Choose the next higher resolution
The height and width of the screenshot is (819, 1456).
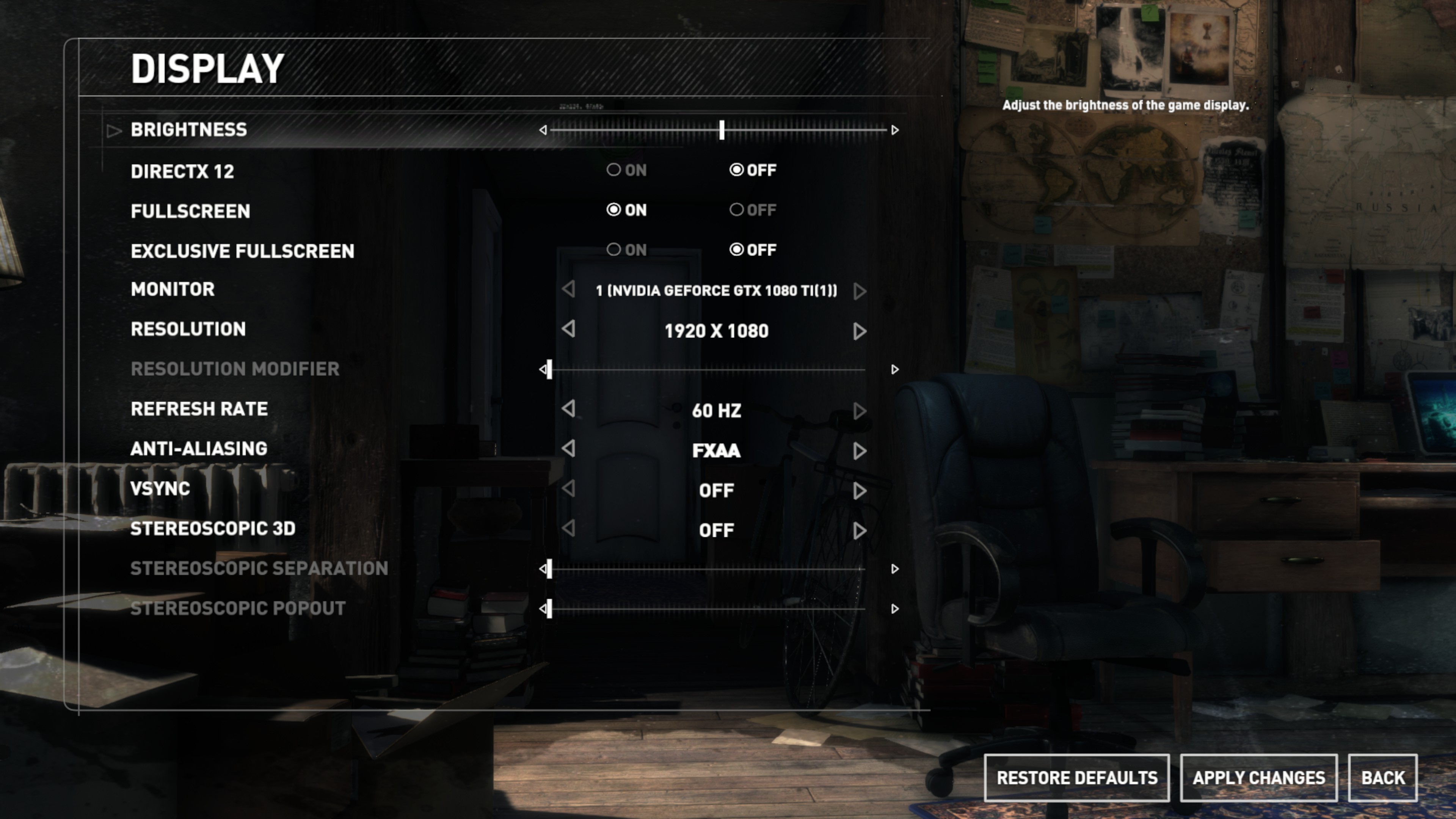(x=860, y=331)
